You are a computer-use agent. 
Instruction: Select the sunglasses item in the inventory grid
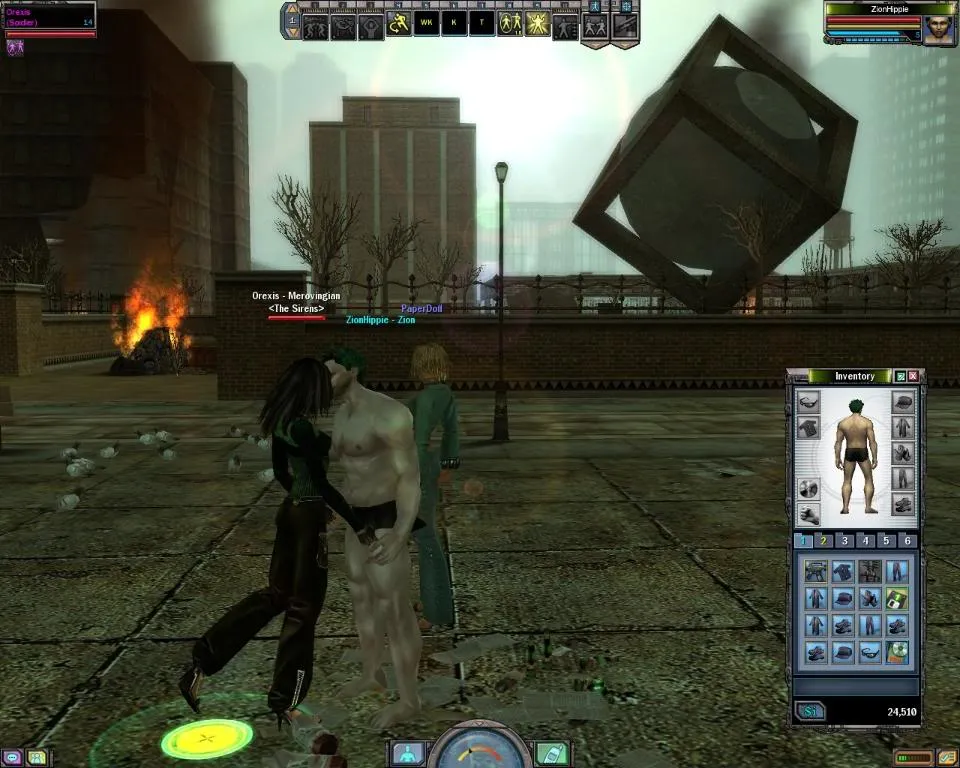click(x=870, y=652)
